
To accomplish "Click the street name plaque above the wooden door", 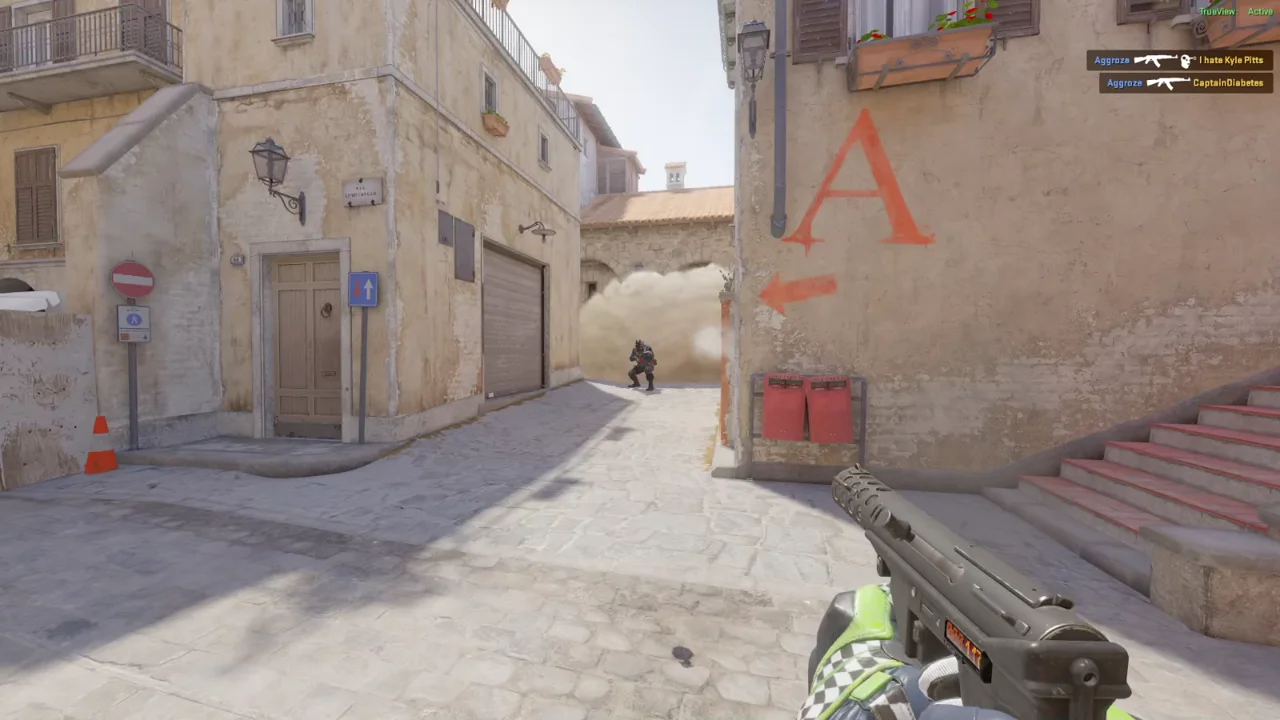I will click(x=362, y=192).
